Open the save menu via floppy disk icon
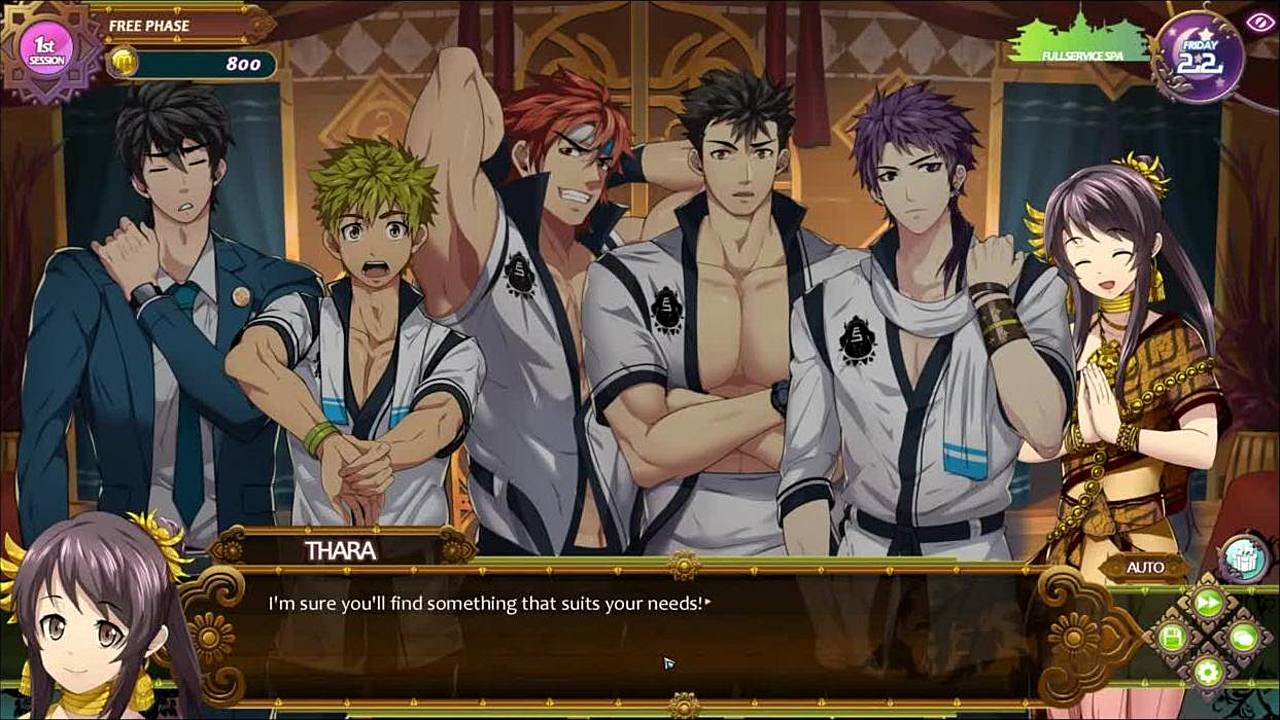 1172,636
